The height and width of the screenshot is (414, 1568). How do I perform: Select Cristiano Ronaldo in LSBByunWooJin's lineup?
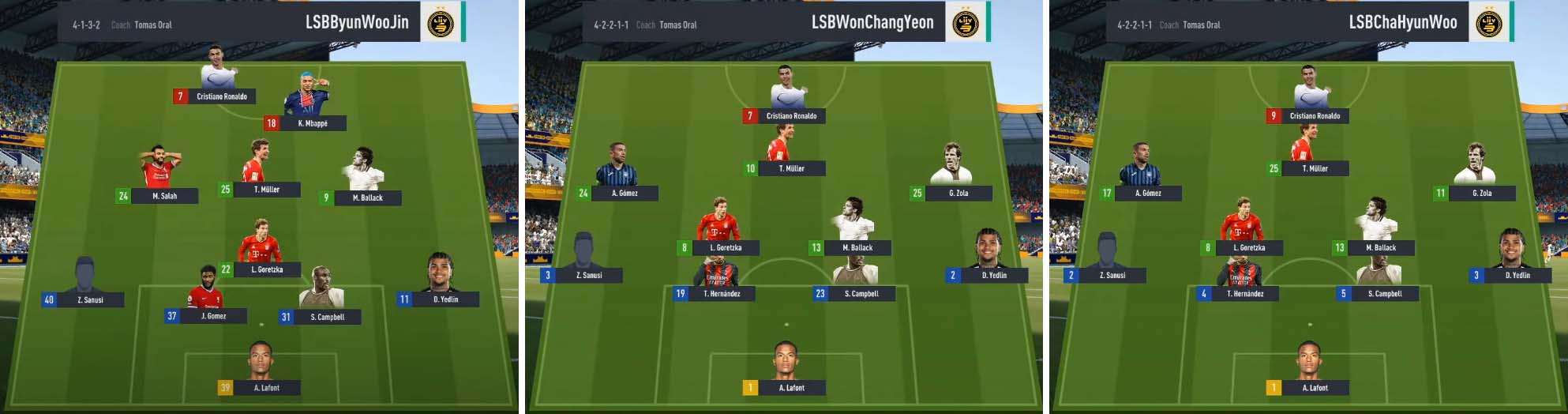(x=213, y=96)
